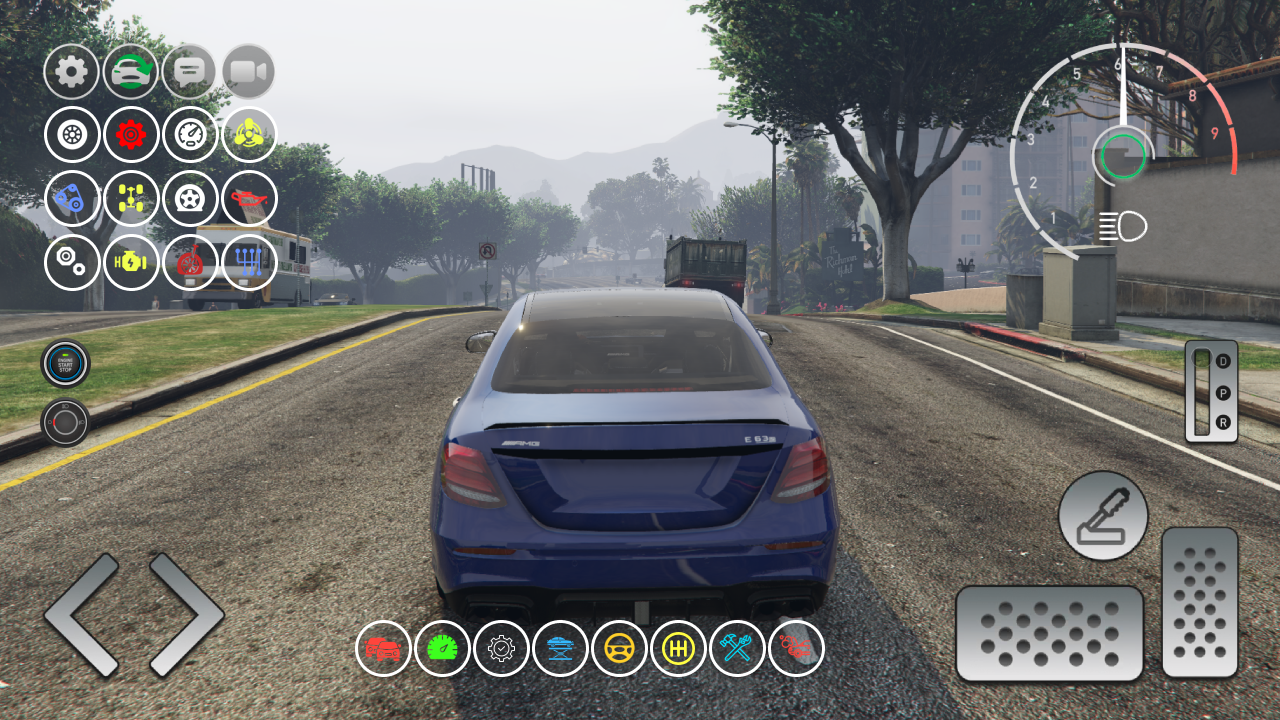
Task: Pull the handbrake lever
Action: coord(1103,515)
